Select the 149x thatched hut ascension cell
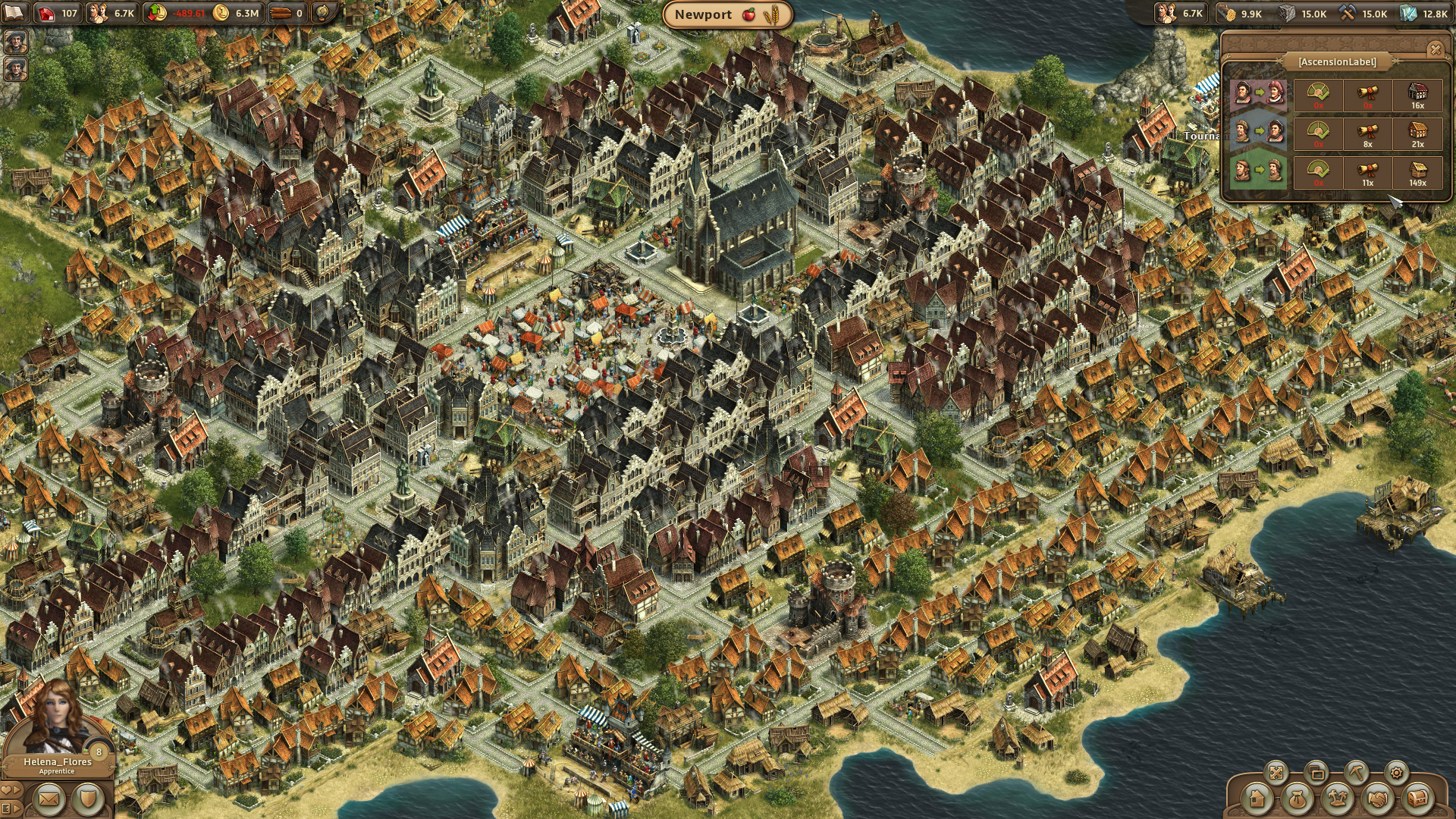This screenshot has height=819, width=1456. point(1417,172)
